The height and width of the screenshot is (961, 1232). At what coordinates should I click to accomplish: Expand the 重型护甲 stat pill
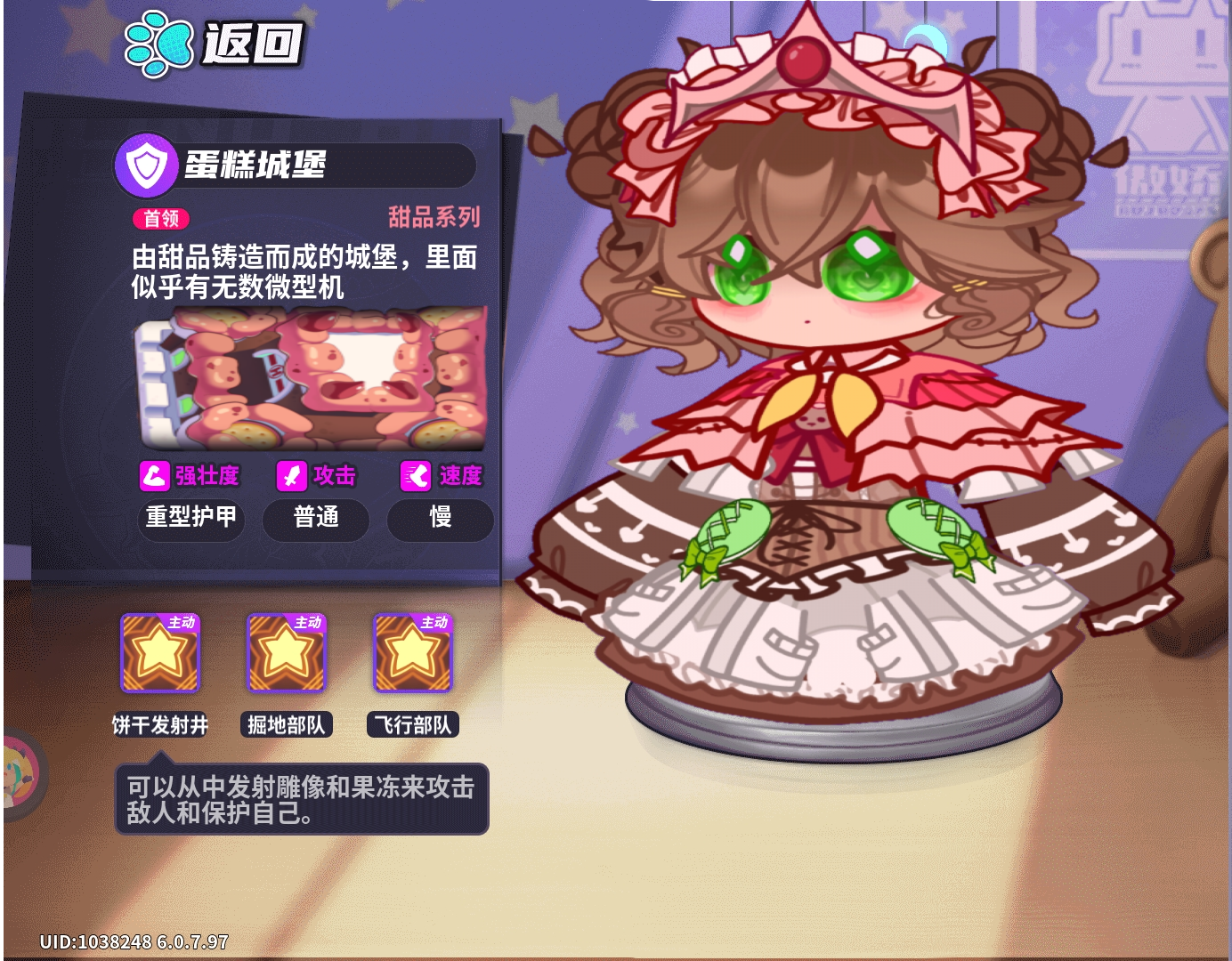click(190, 521)
